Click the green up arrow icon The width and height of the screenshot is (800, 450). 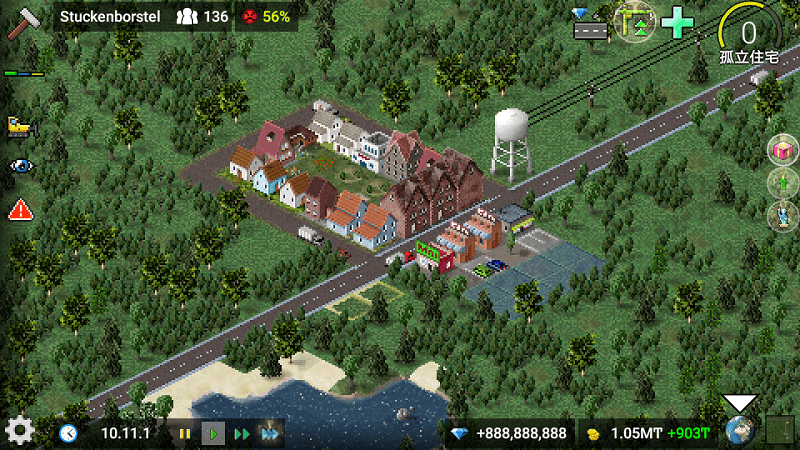click(782, 183)
